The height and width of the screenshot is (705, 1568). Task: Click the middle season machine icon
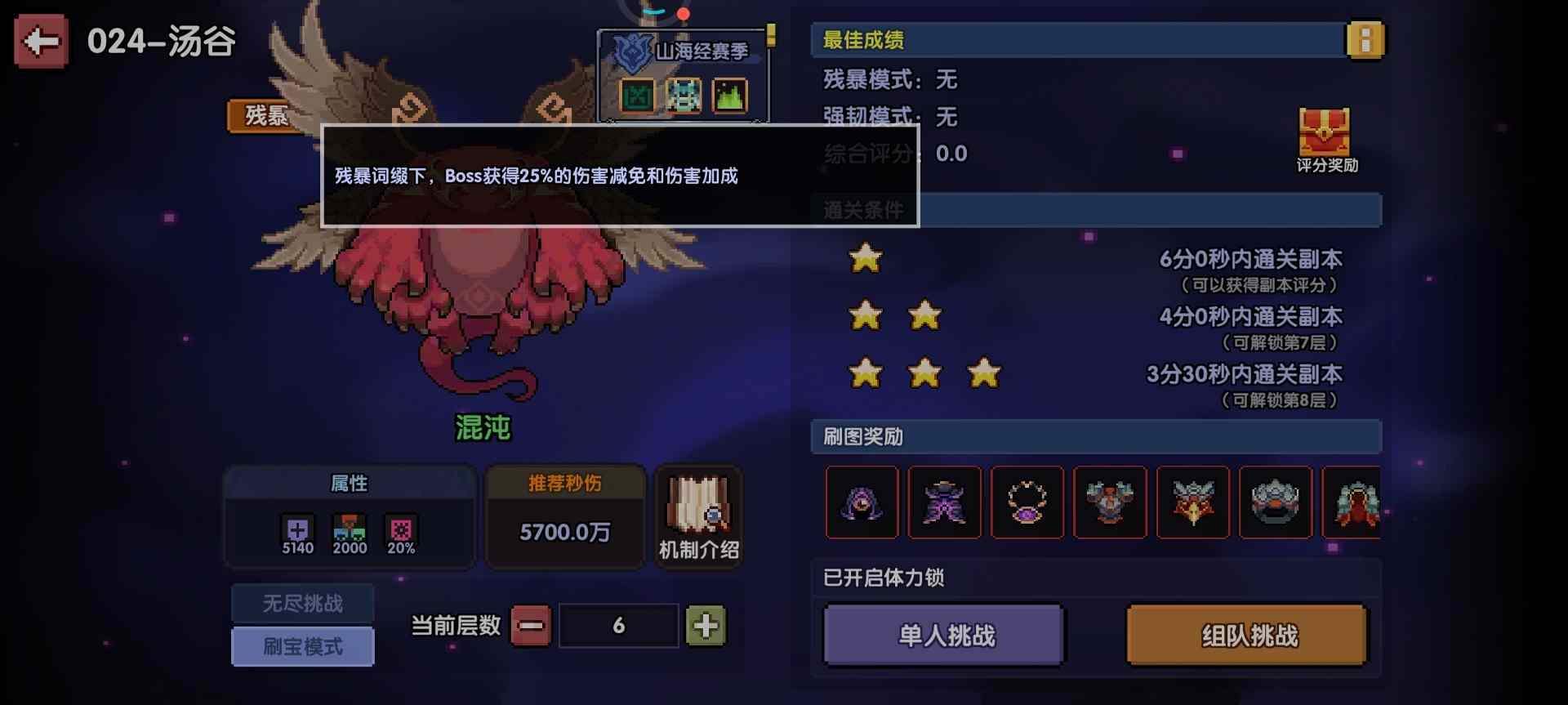(x=683, y=94)
